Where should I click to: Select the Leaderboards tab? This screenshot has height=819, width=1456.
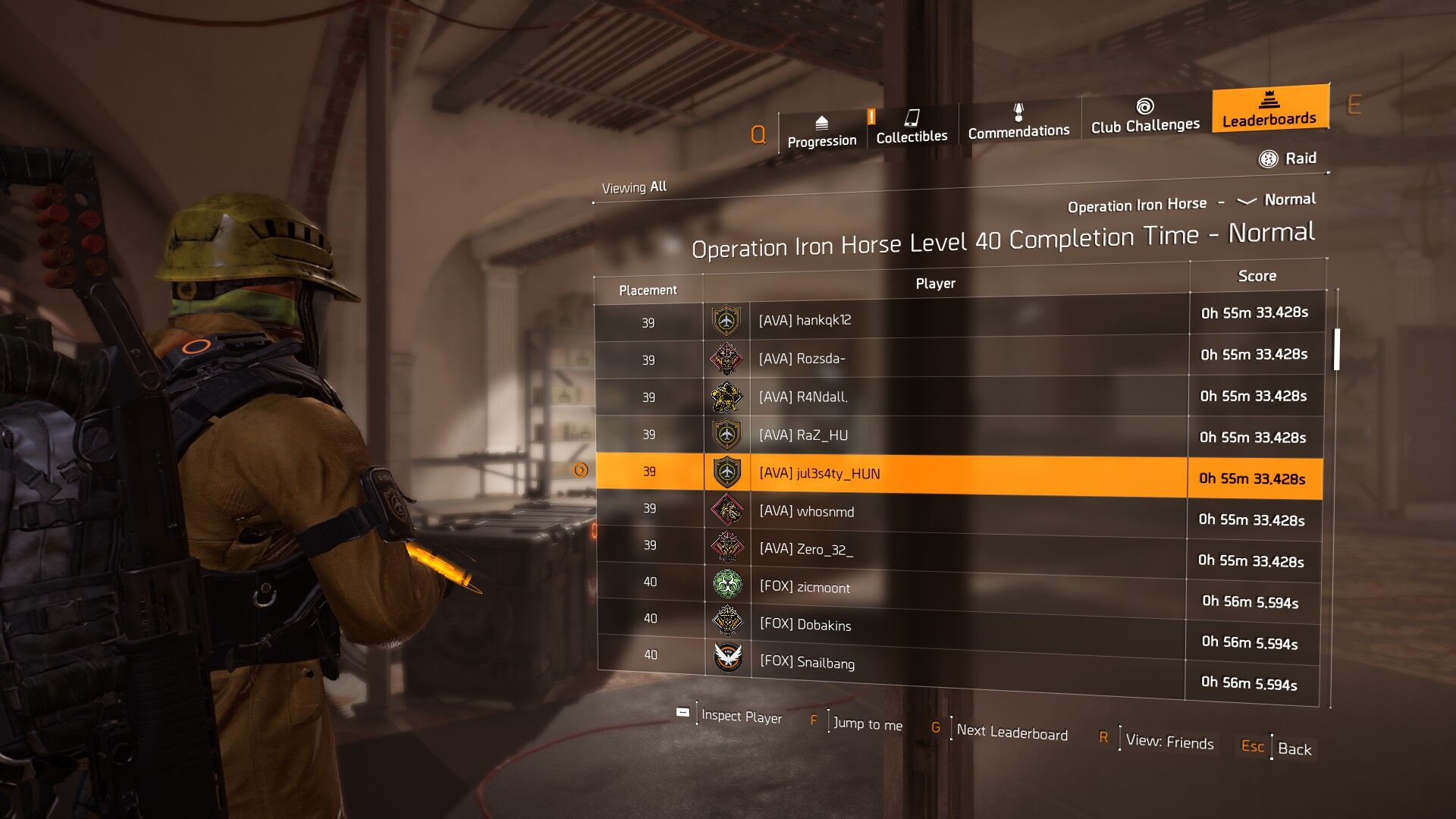click(1269, 110)
